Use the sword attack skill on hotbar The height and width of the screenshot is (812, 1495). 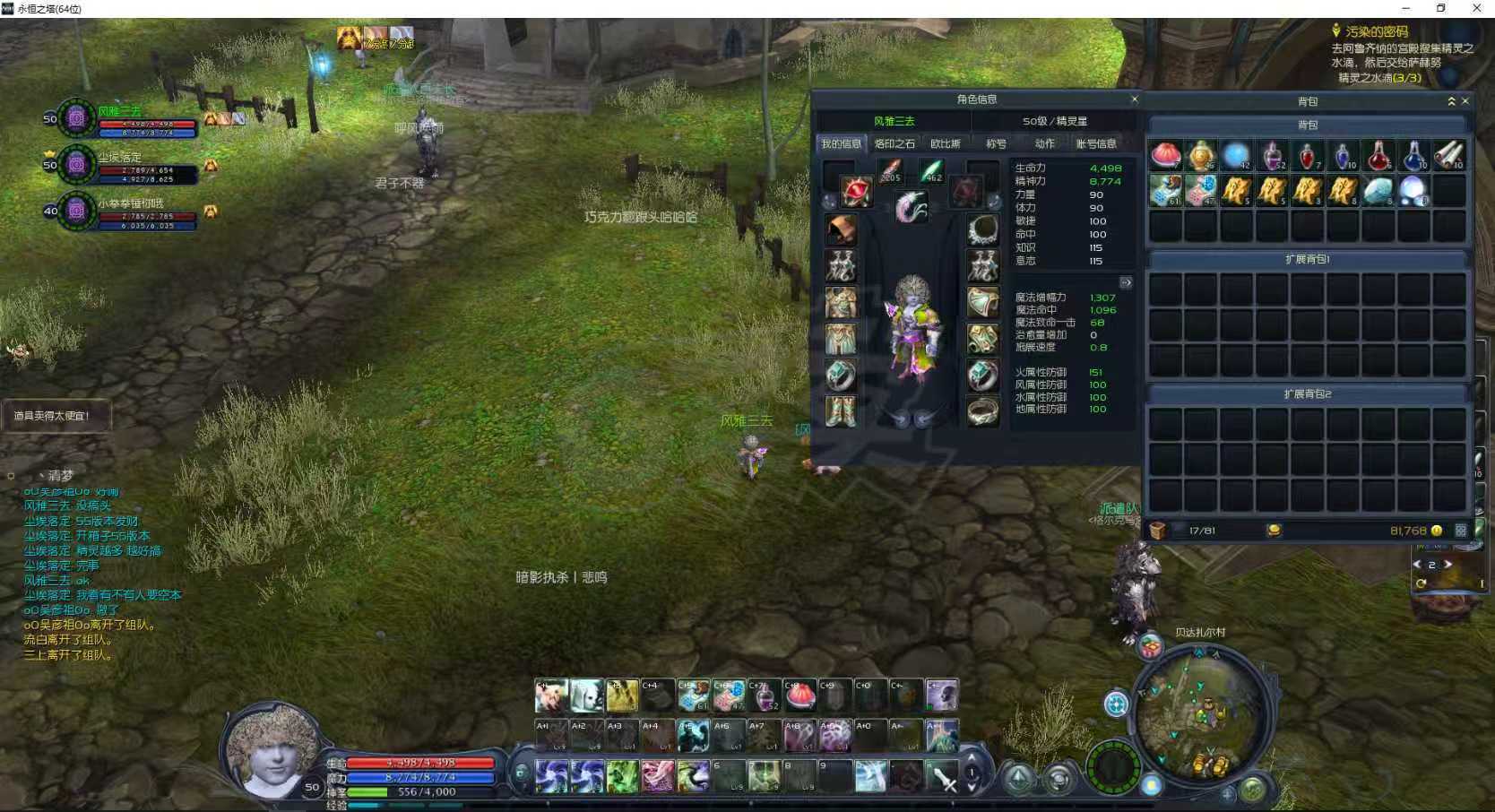[x=942, y=777]
